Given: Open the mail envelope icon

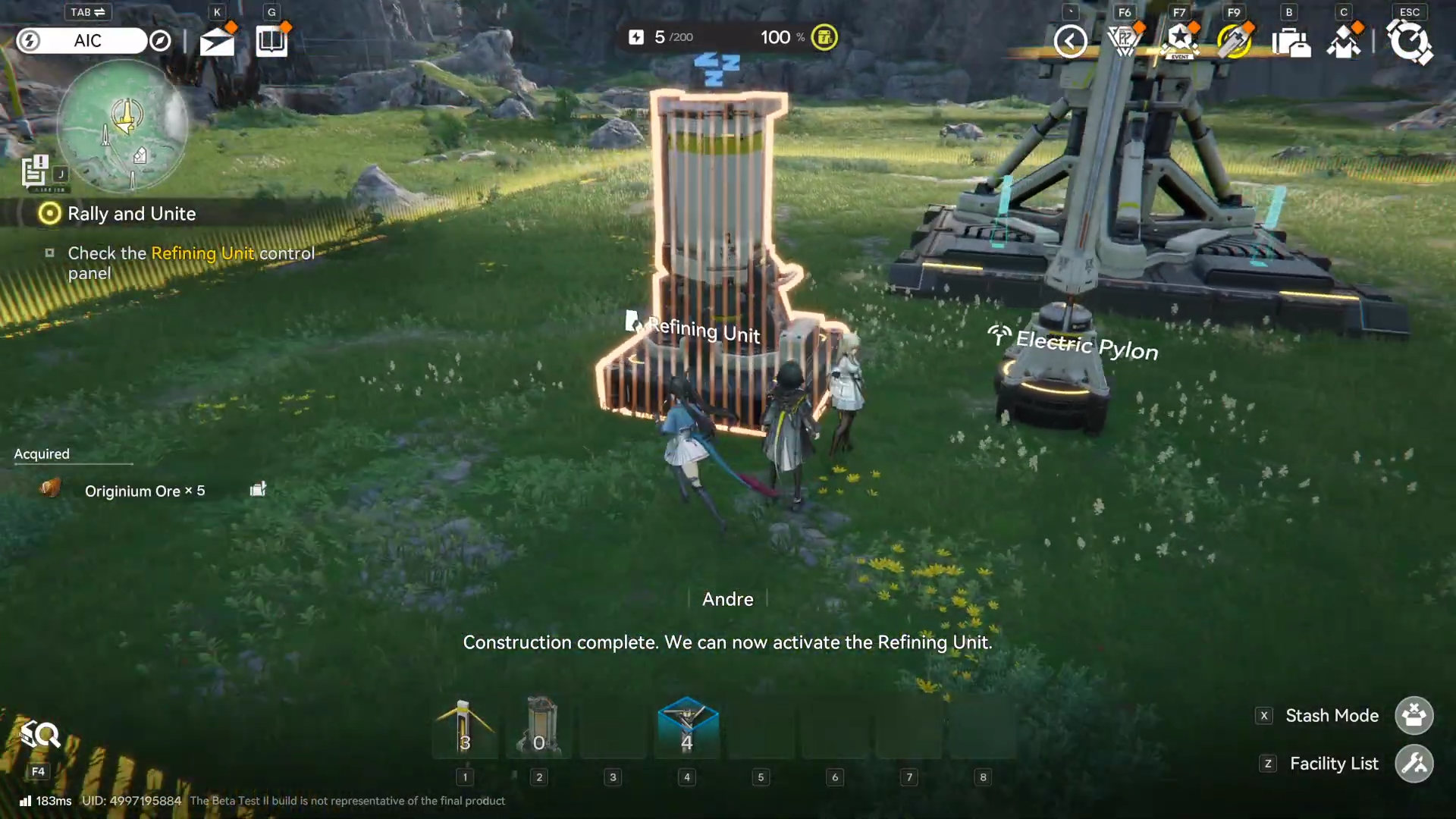Looking at the screenshot, I should (217, 42).
